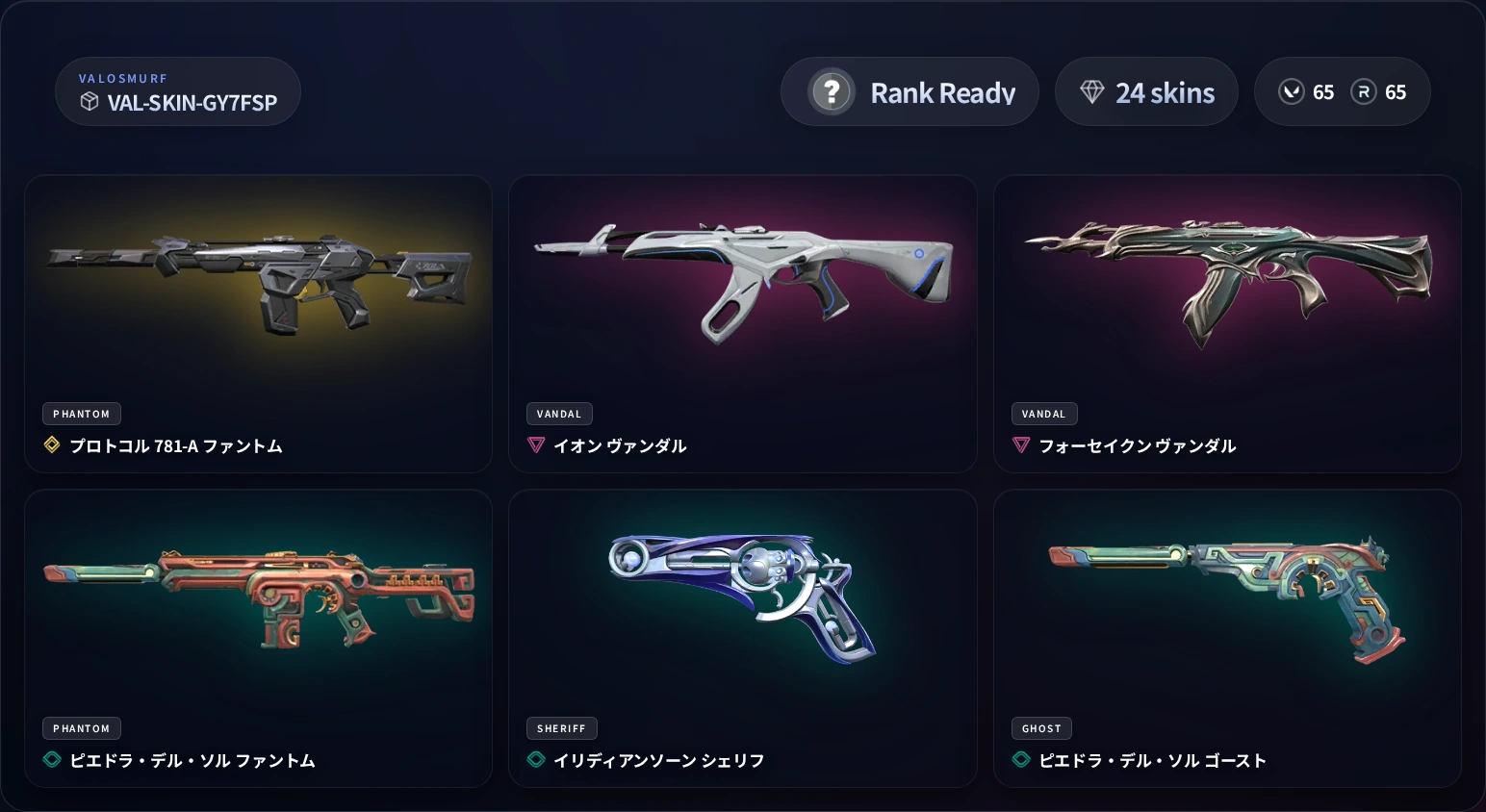This screenshot has height=812, width=1486.
Task: Click the green rarity icon beside イリディアンソーン シェリフ
Action: click(536, 759)
